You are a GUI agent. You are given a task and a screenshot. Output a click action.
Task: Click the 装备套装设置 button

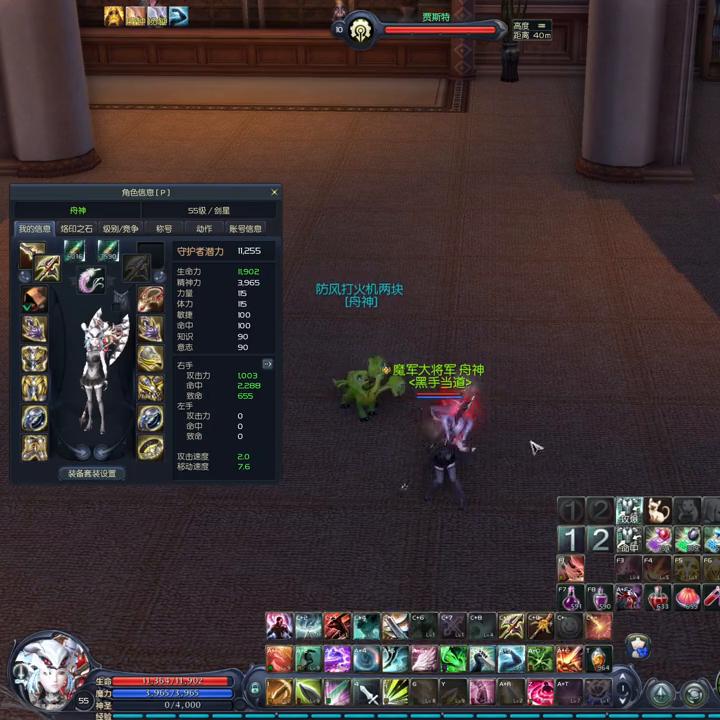[92, 474]
